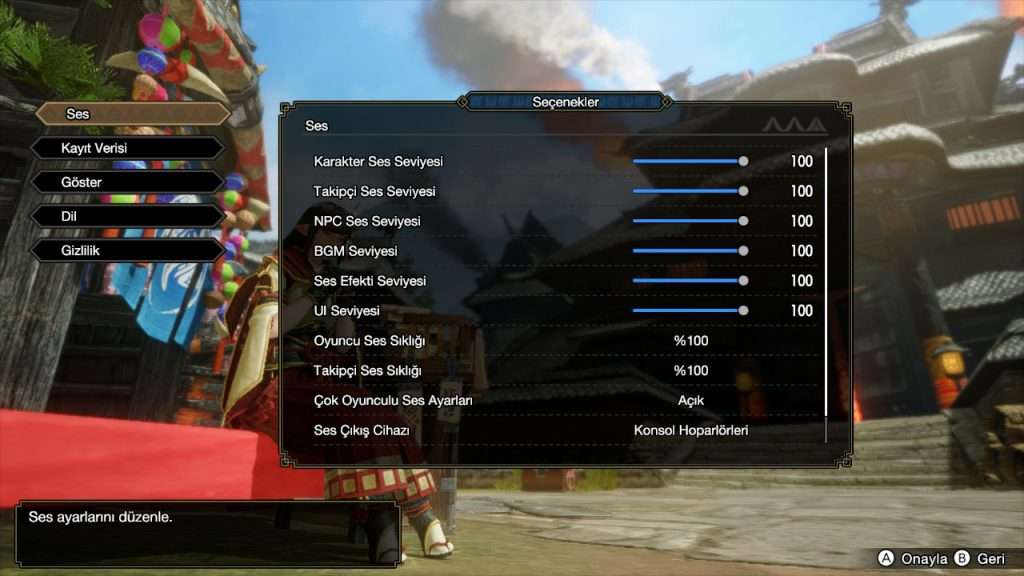1024x576 pixels.
Task: Open the Dil language settings
Action: [x=127, y=216]
